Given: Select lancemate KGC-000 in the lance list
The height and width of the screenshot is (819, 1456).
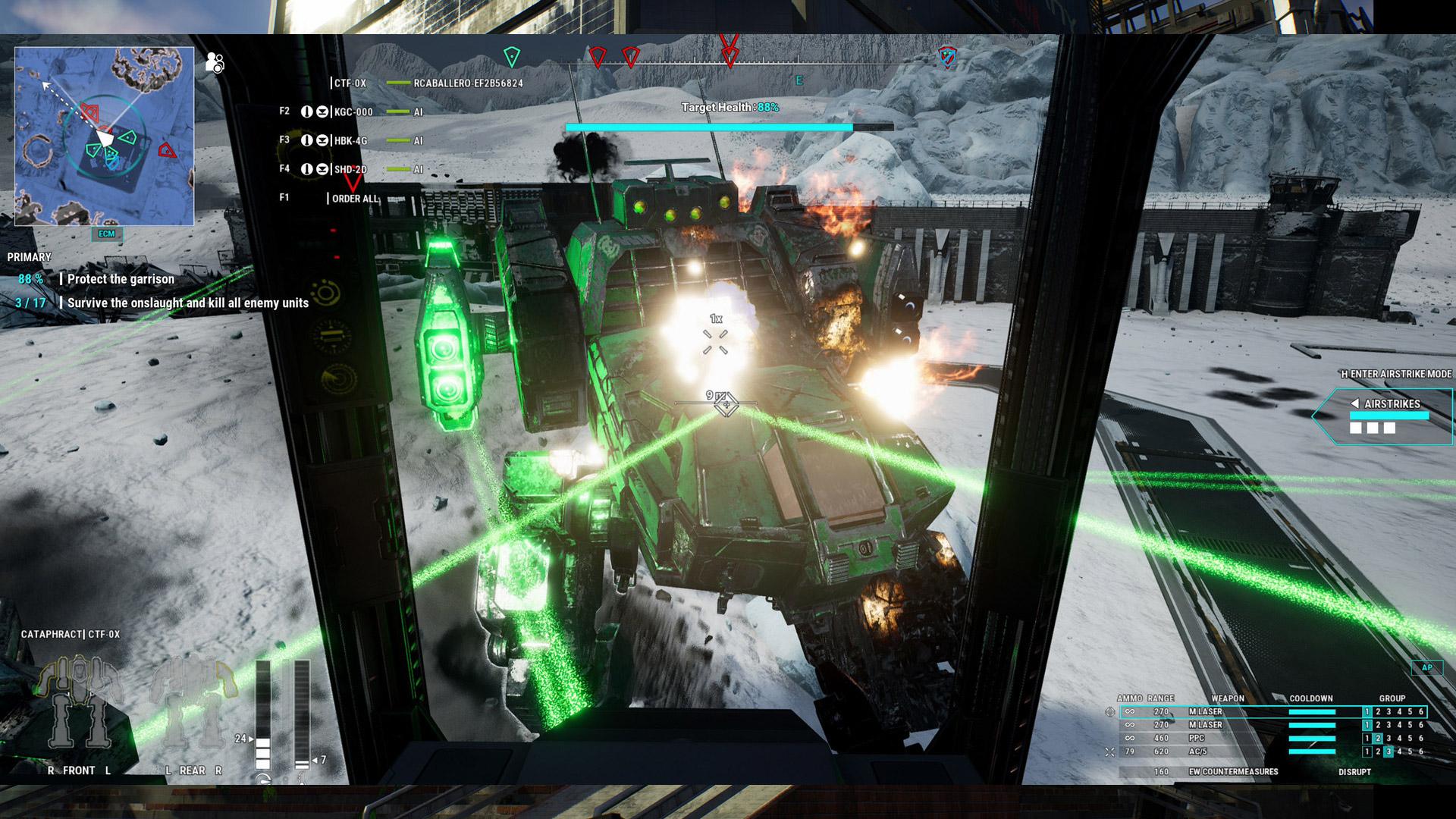Looking at the screenshot, I should (353, 112).
